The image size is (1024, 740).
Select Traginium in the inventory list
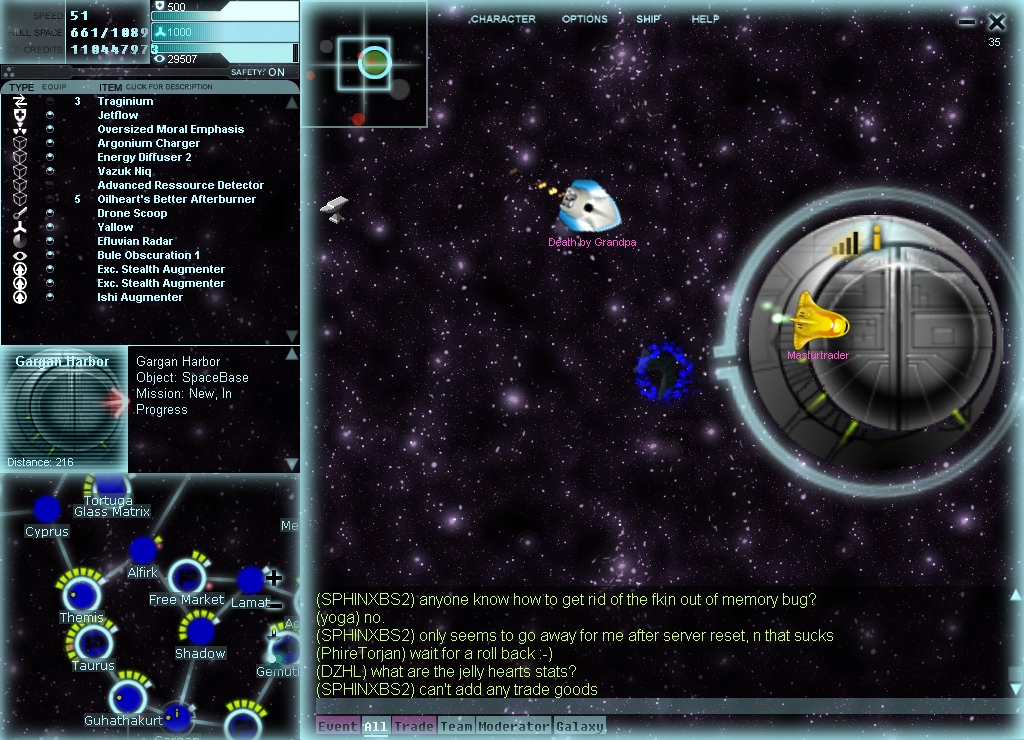tap(125, 101)
